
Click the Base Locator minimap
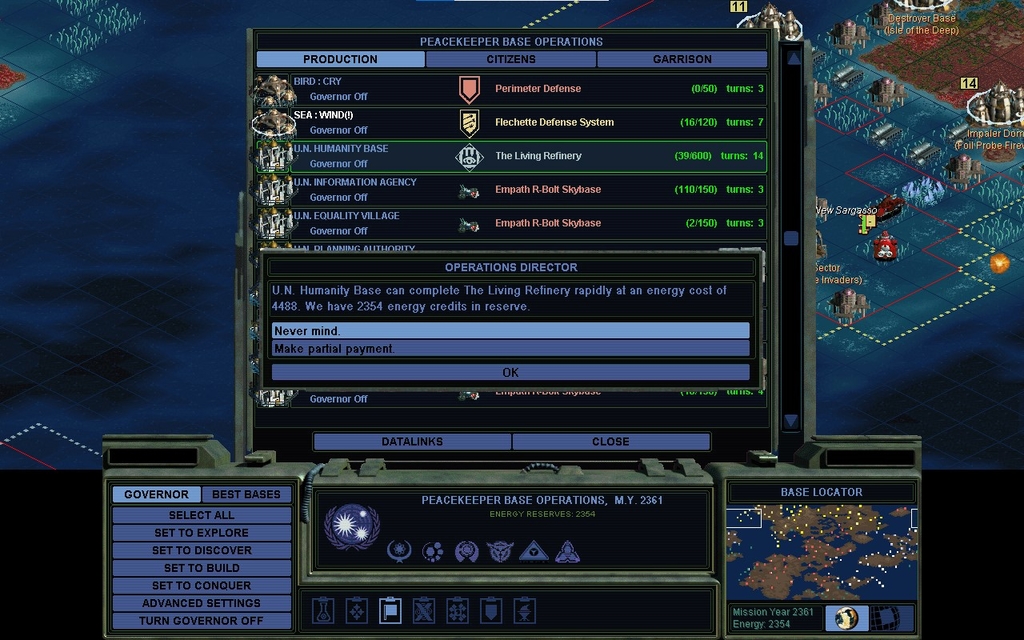pyautogui.click(x=820, y=552)
